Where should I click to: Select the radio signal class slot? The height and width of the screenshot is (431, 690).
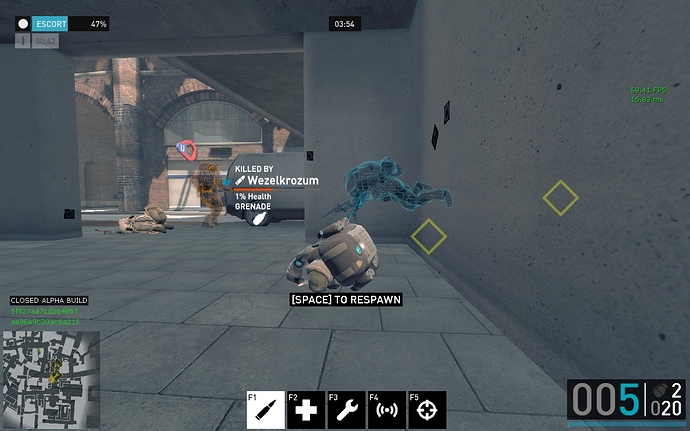pyautogui.click(x=387, y=410)
